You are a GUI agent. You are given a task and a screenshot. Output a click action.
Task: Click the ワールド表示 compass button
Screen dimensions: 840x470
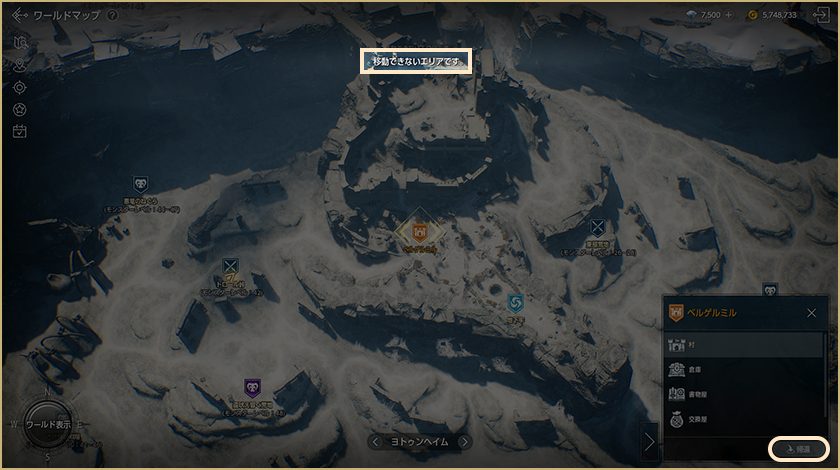pos(48,424)
